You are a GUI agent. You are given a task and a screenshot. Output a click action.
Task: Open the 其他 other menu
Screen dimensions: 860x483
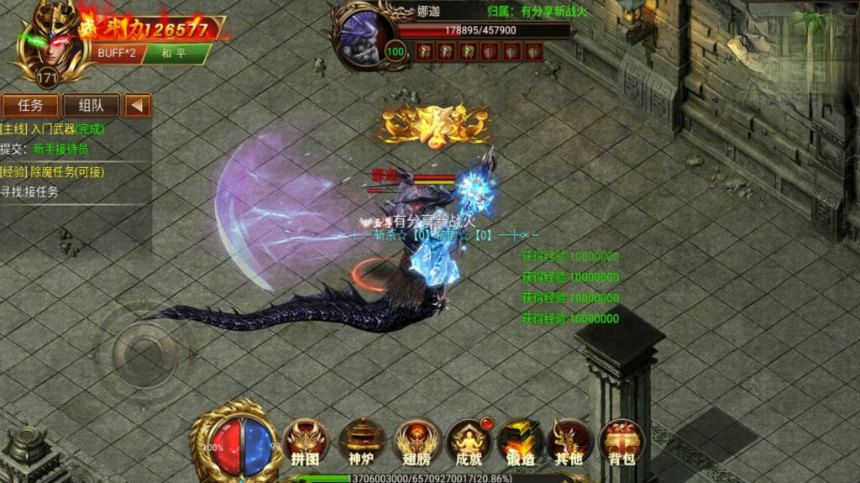[570, 442]
